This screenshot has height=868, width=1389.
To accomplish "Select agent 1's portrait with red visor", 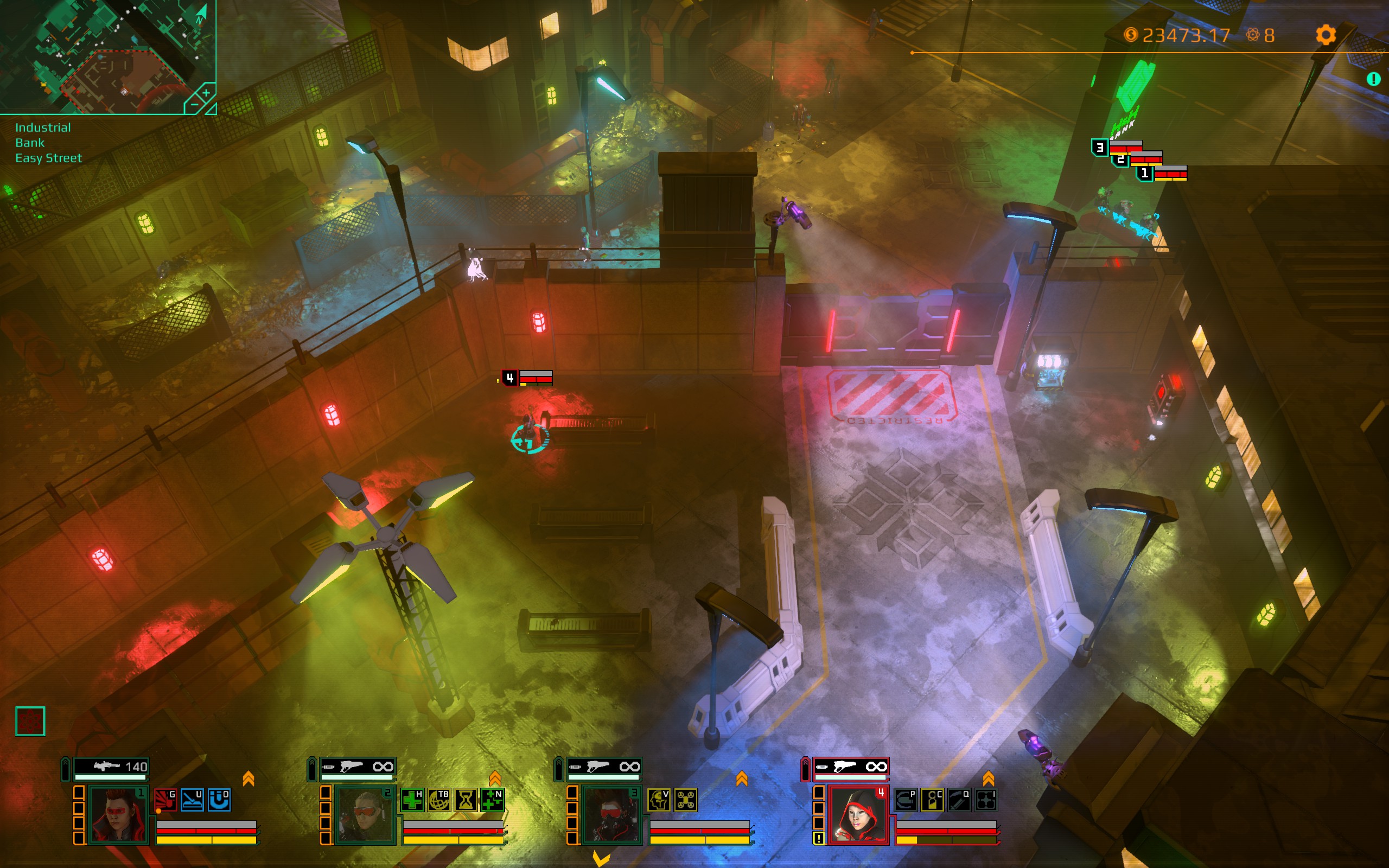I will coord(119,815).
